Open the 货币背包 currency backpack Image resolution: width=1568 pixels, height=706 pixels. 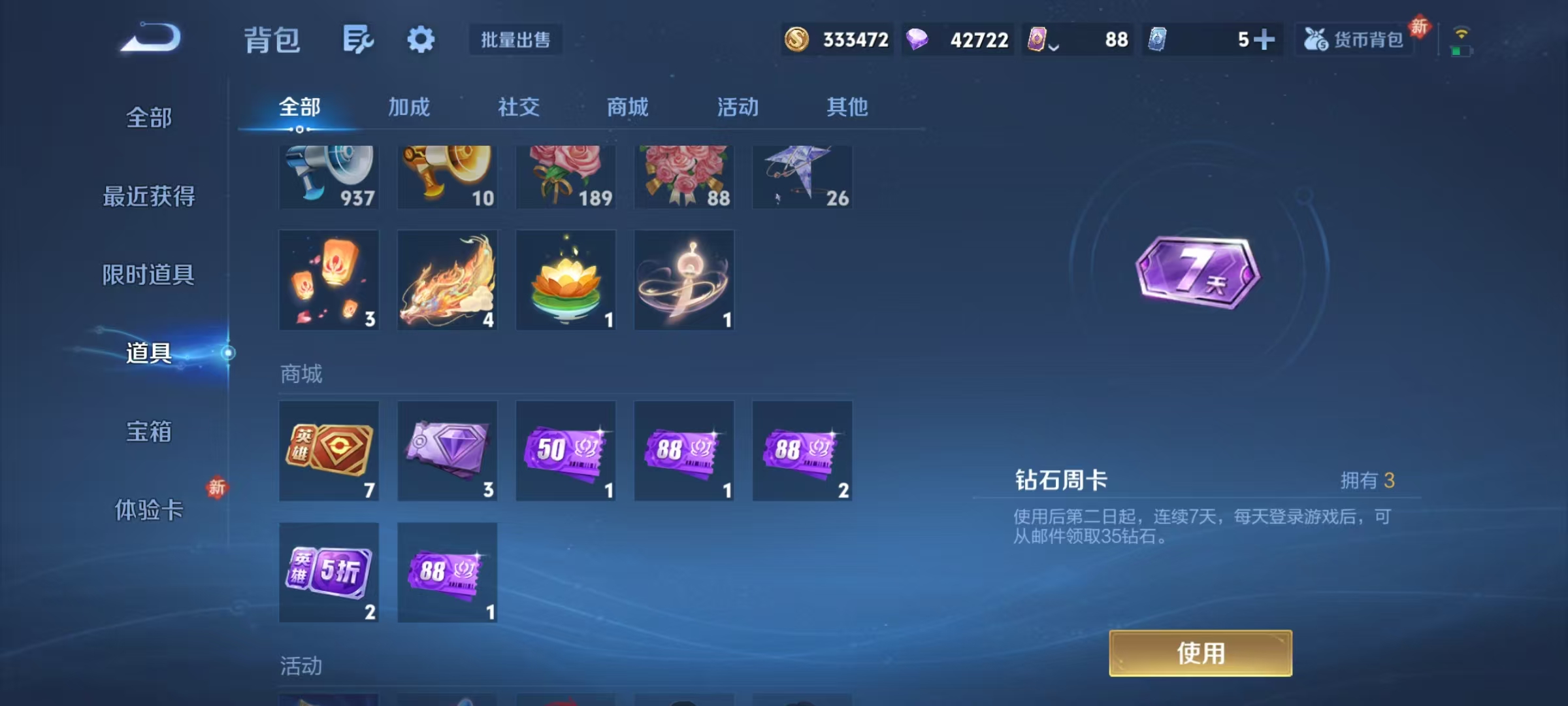pos(1354,39)
